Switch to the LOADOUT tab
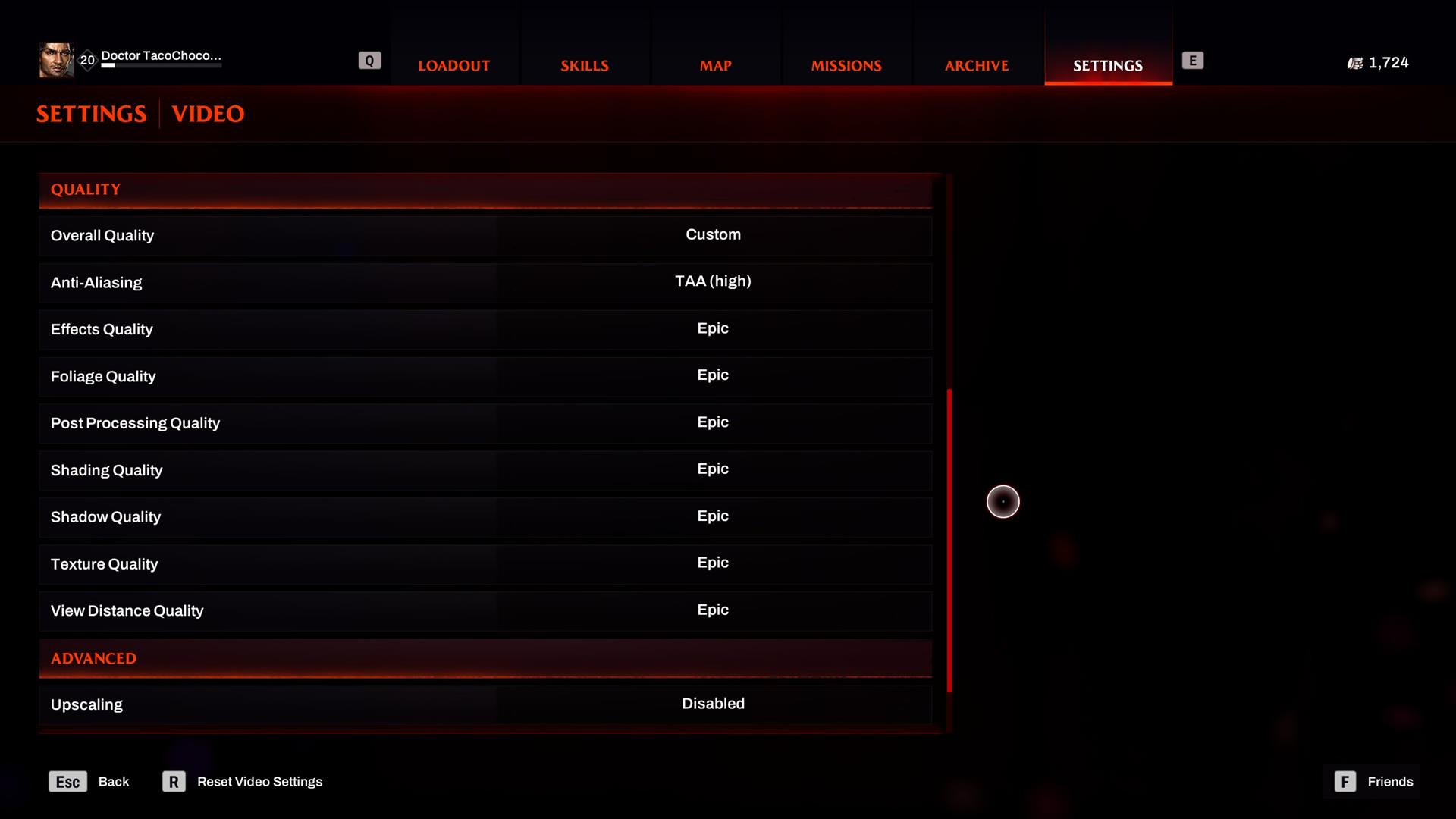This screenshot has width=1456, height=819. click(453, 65)
